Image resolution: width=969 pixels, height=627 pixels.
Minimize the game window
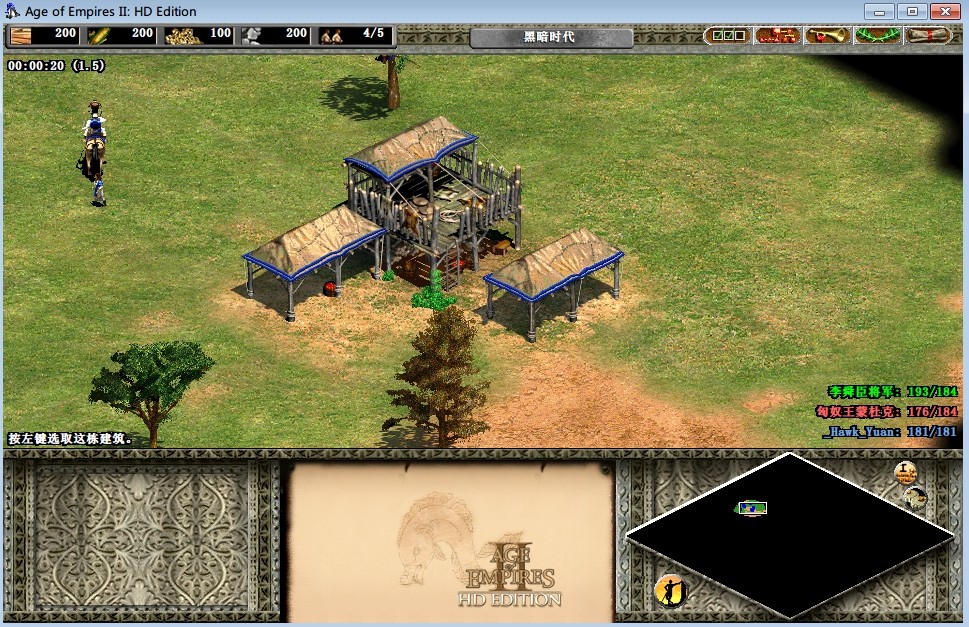[883, 11]
